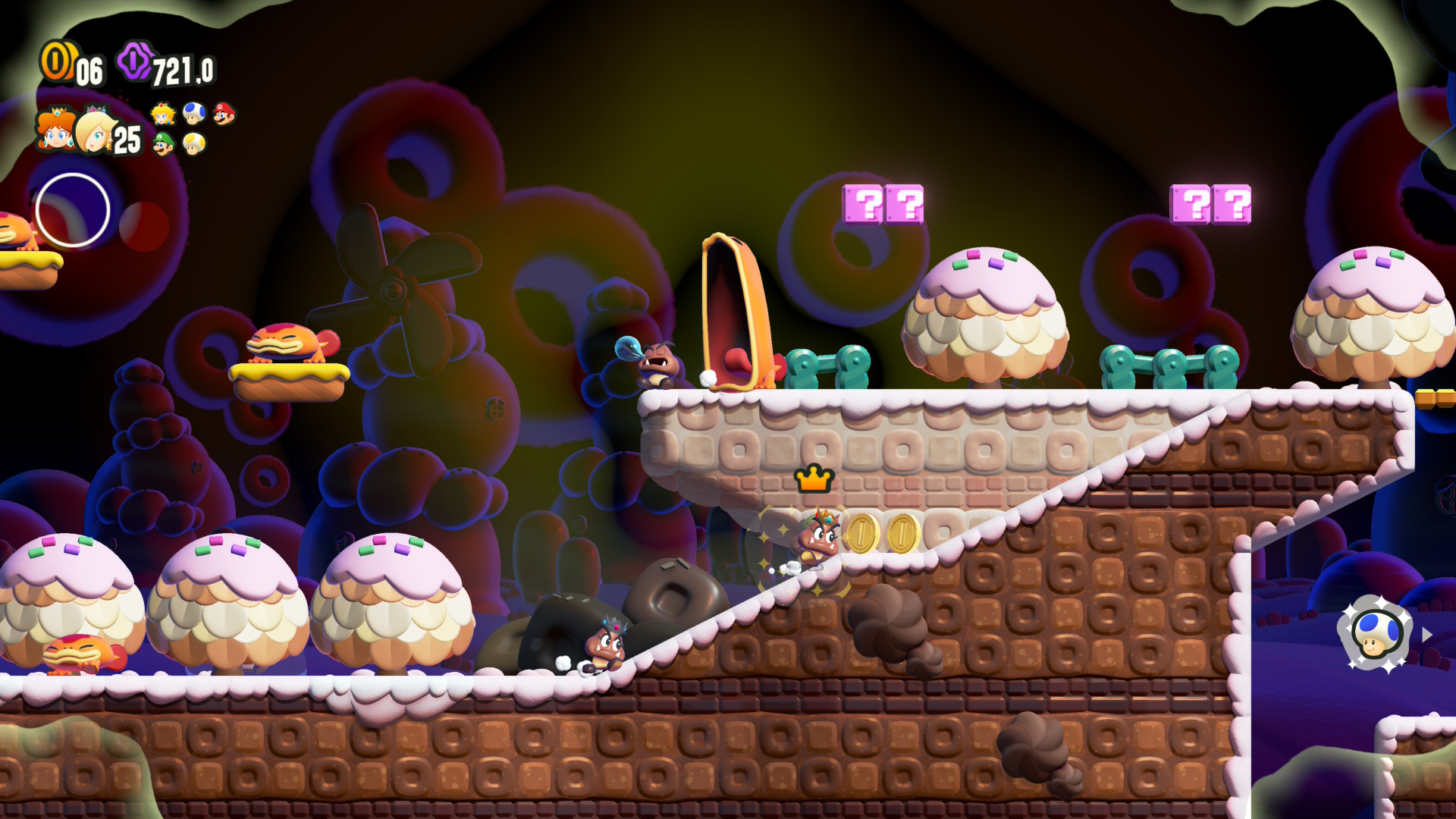The width and height of the screenshot is (1456, 819).
Task: Choose the small Peach head icon
Action: pos(163,114)
